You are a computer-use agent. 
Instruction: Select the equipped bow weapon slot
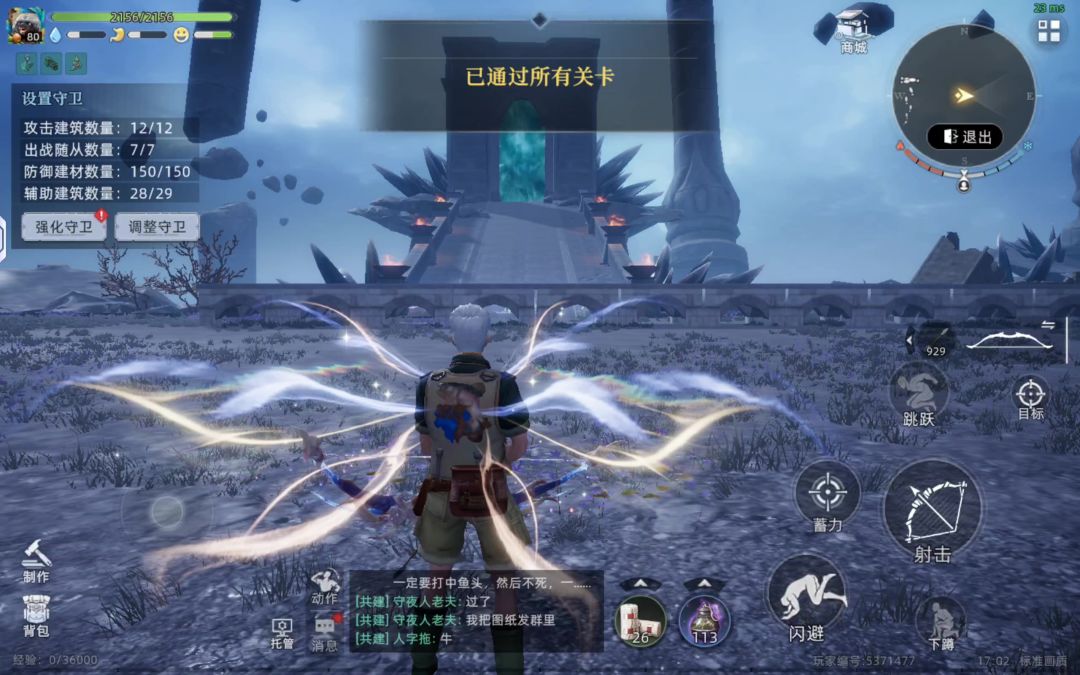(x=1010, y=341)
